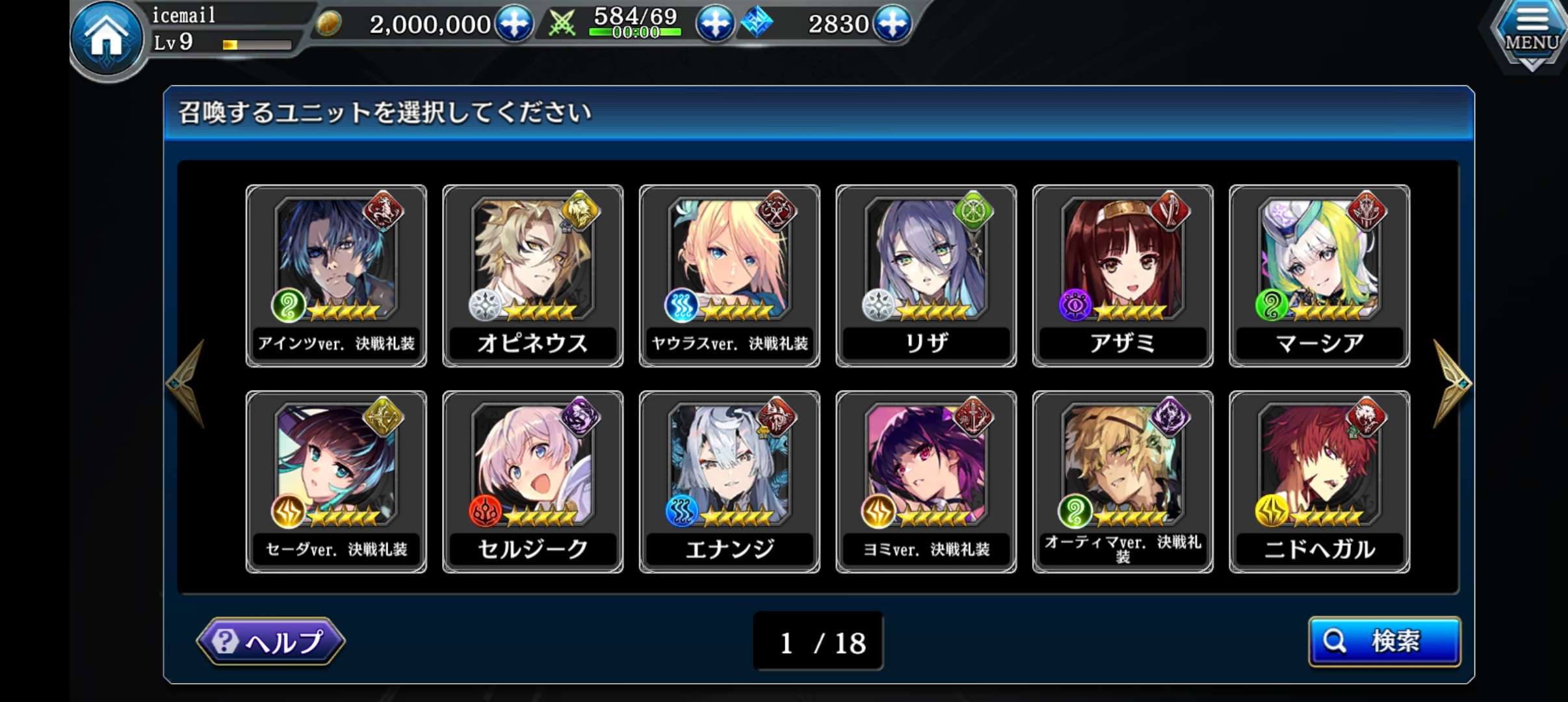The image size is (1568, 702).
Task: Choose the オーティマver. 決戦礼装 unit
Action: (x=1123, y=482)
